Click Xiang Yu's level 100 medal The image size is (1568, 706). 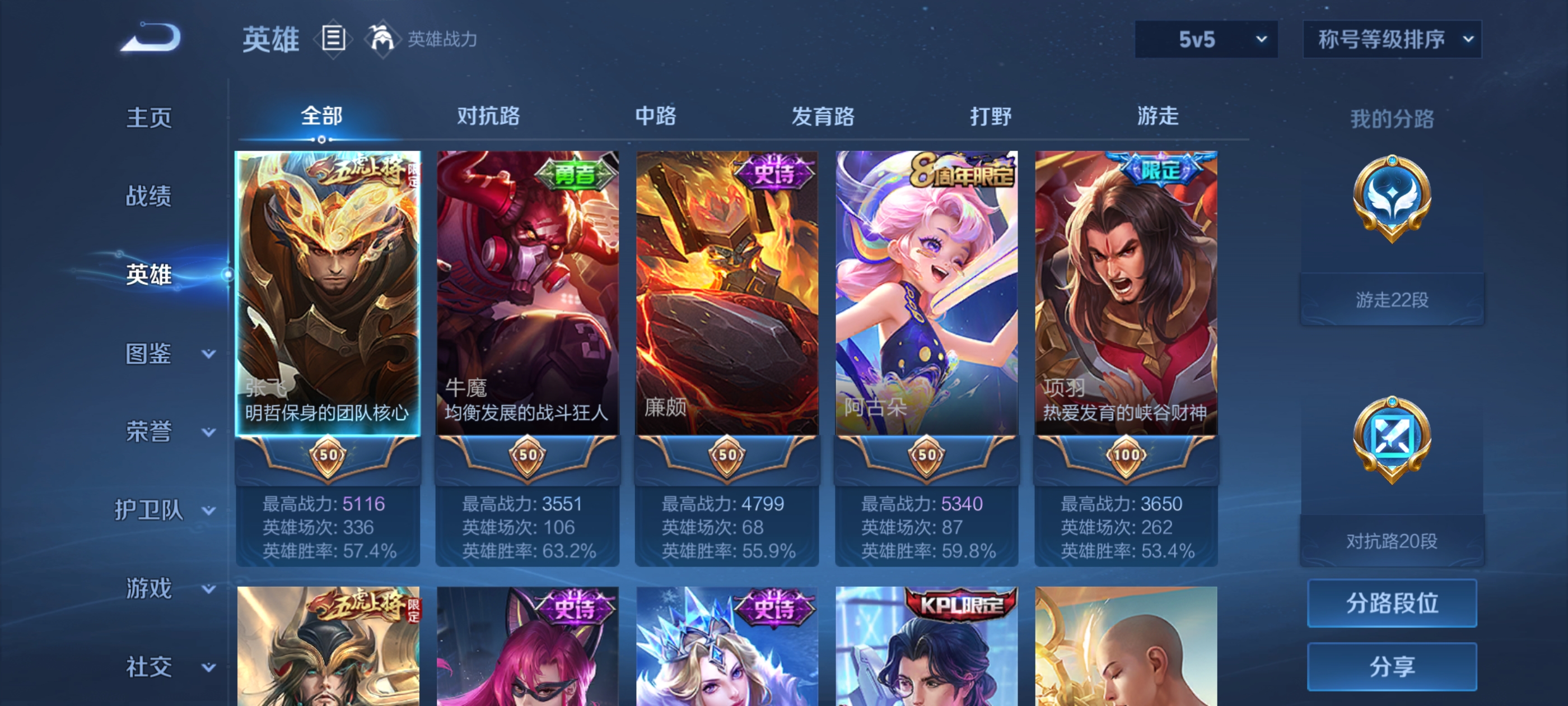(1126, 454)
